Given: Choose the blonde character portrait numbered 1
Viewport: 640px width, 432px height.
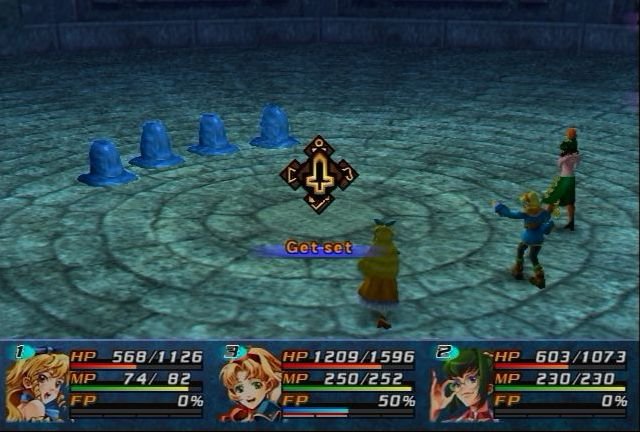Looking at the screenshot, I should click(37, 383).
